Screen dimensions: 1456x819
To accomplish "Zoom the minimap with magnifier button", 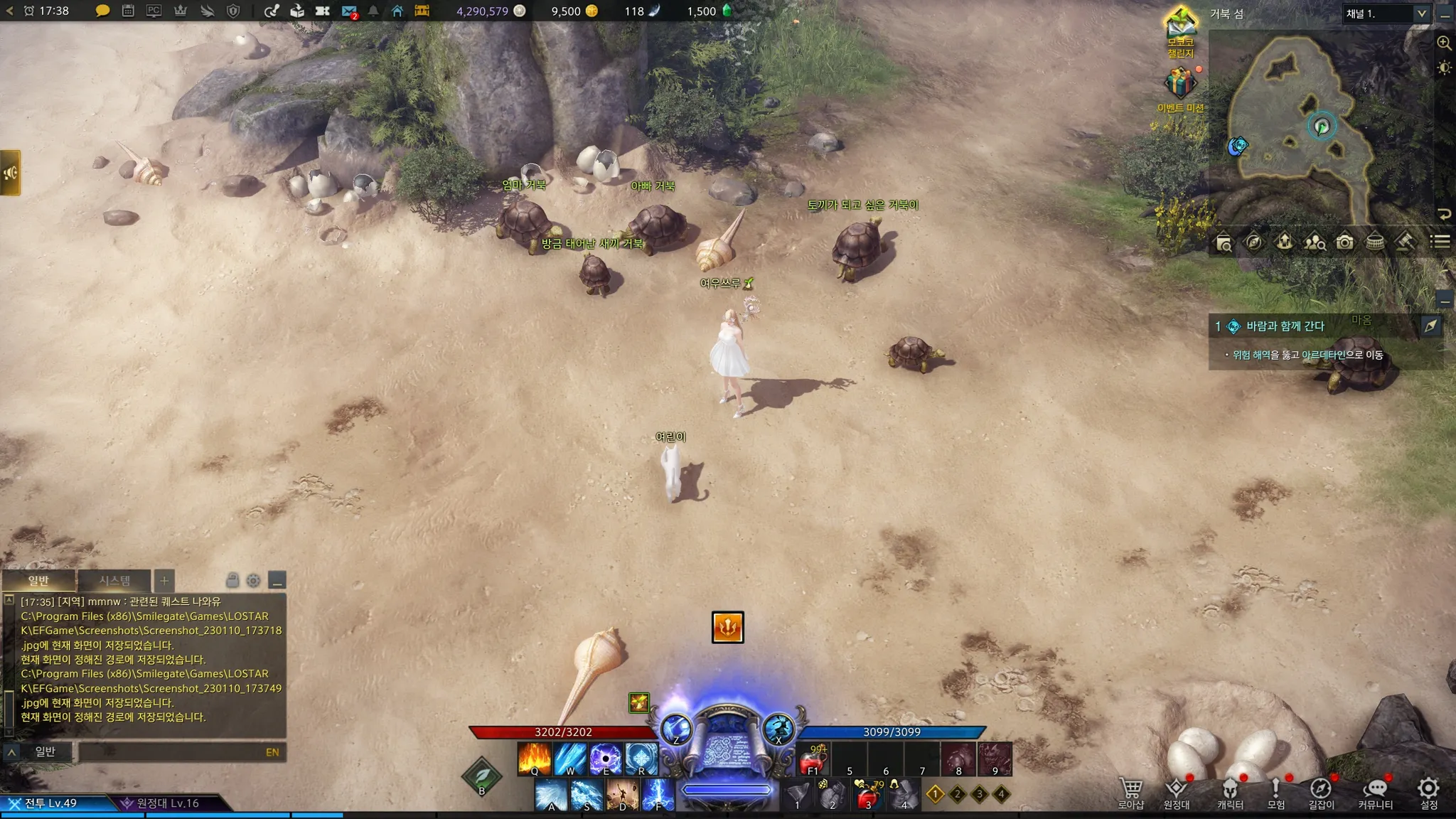I will coord(1444,43).
